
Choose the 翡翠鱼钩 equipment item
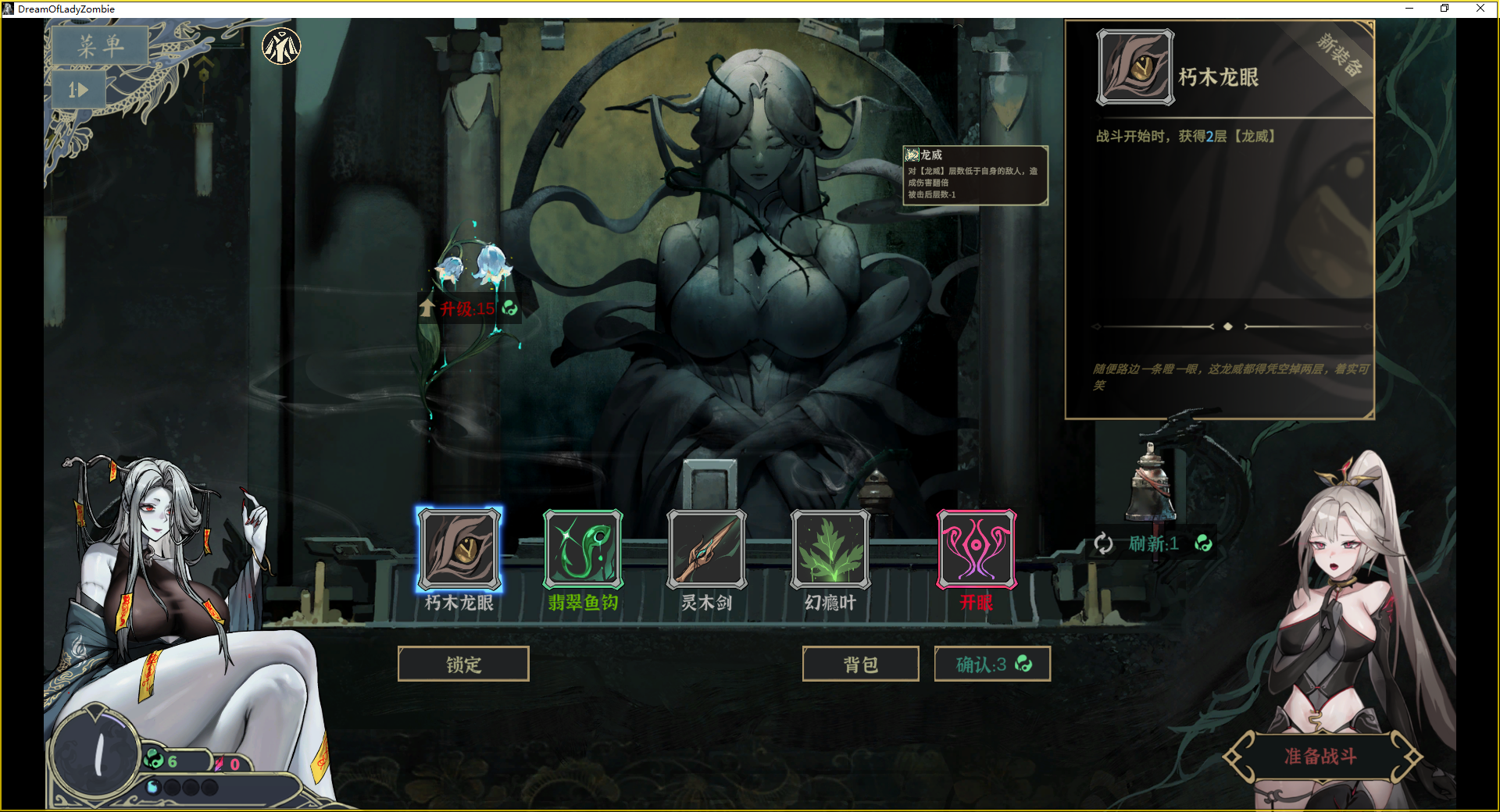point(583,549)
